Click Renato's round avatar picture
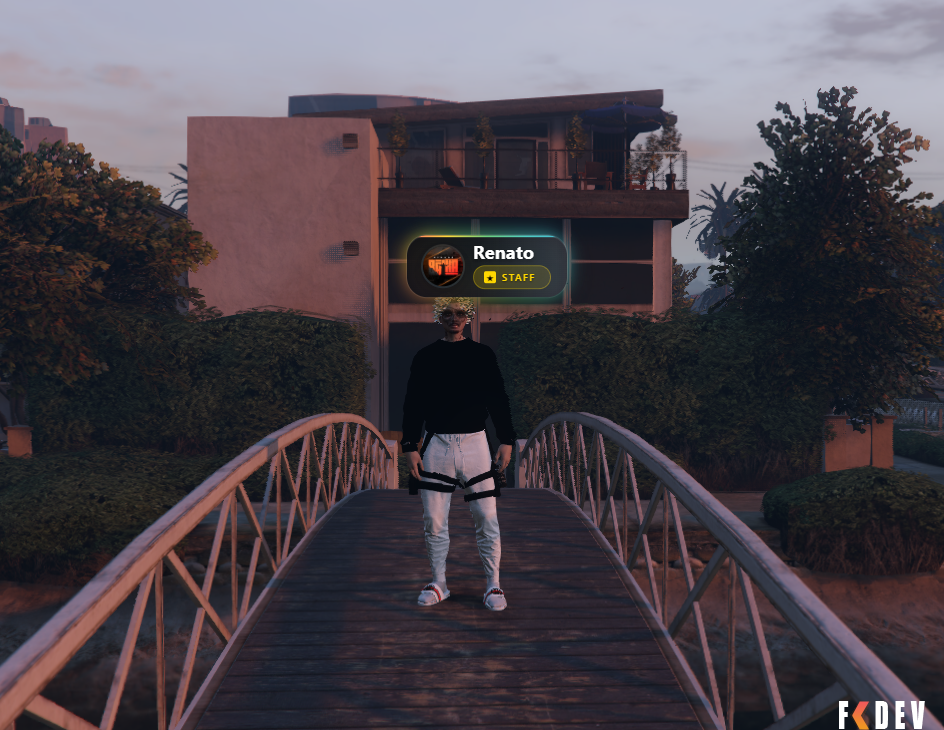Image resolution: width=944 pixels, height=730 pixels. [x=442, y=266]
